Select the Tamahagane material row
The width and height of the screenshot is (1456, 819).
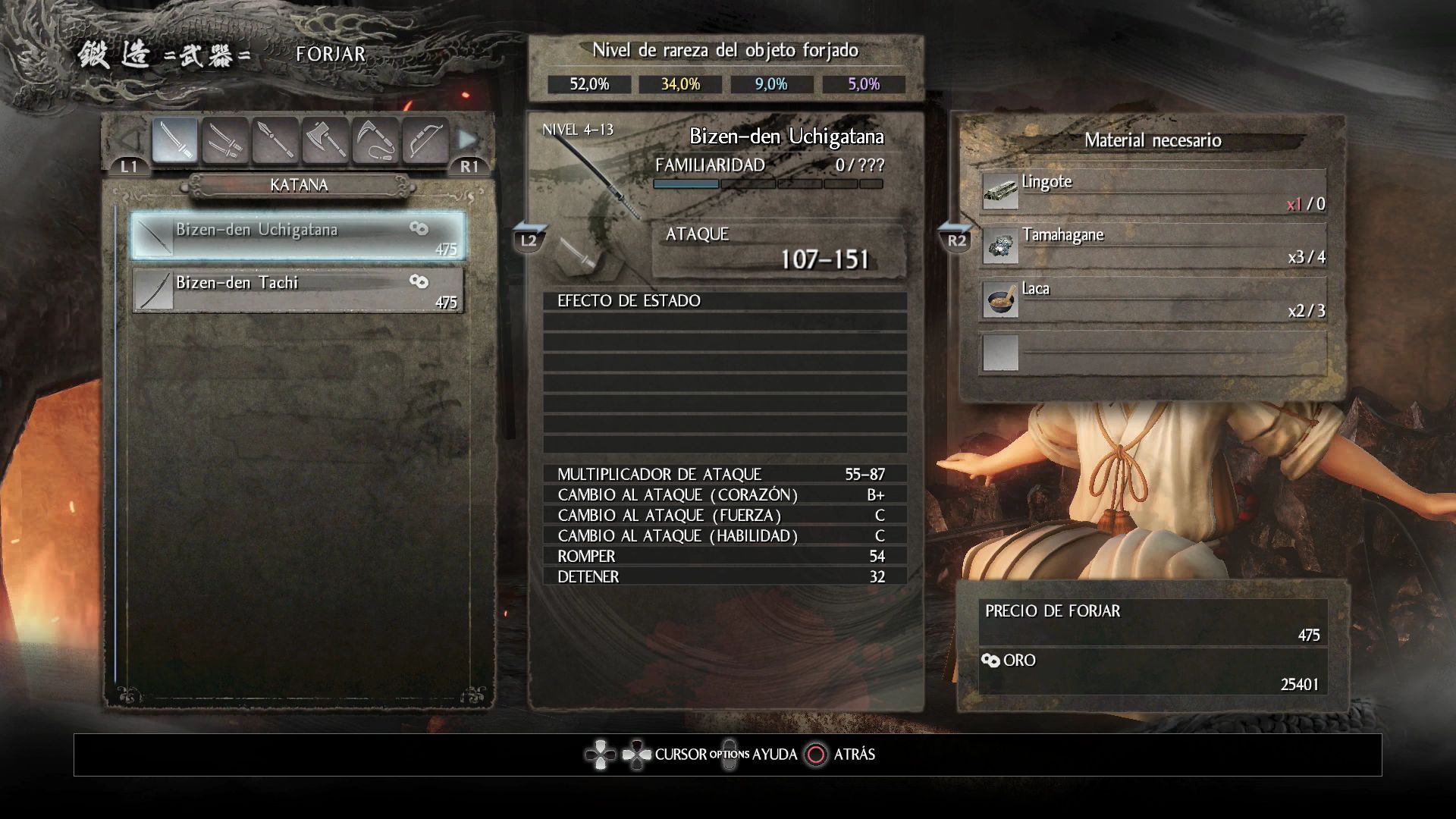(1153, 244)
